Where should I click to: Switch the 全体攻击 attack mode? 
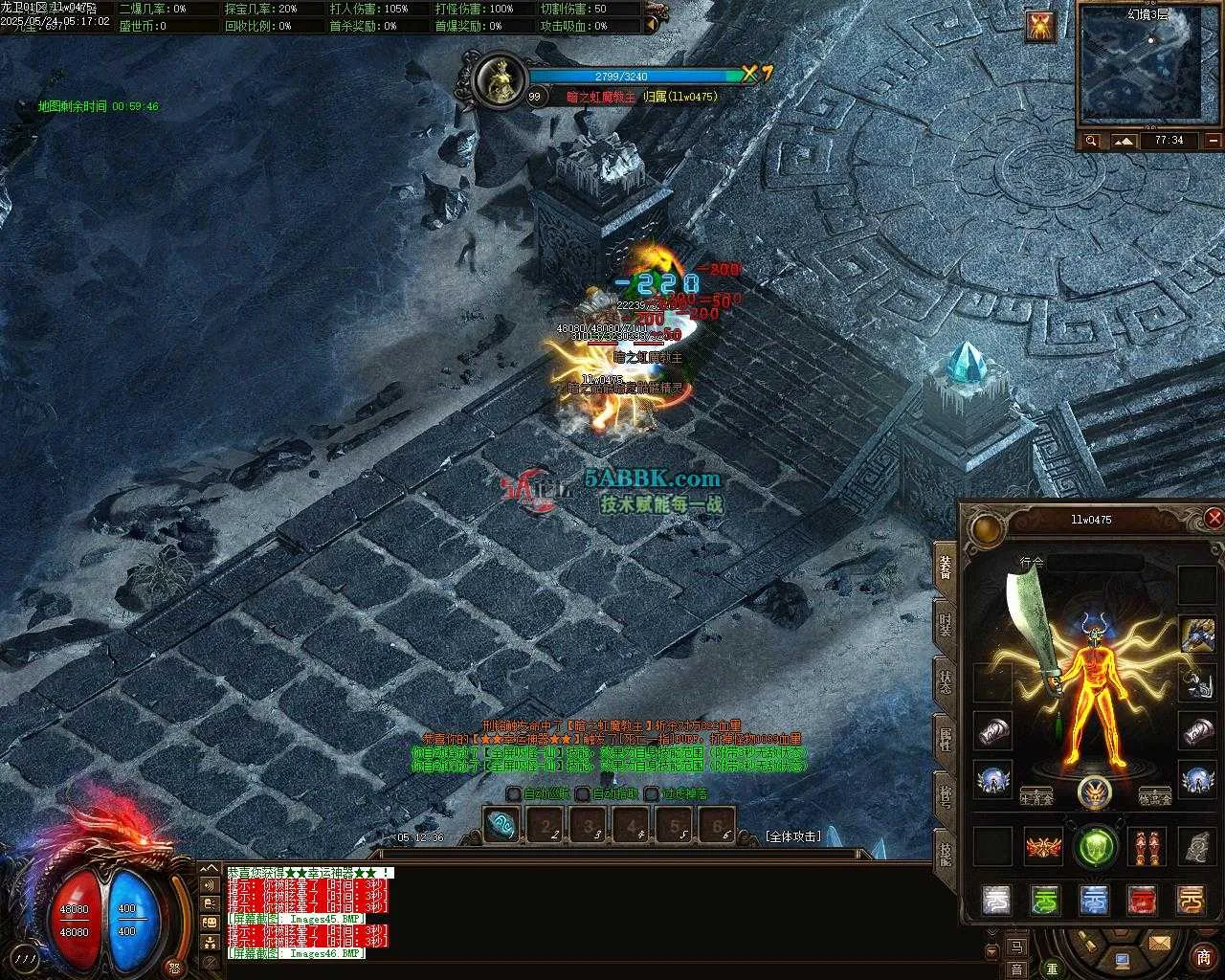click(x=793, y=835)
